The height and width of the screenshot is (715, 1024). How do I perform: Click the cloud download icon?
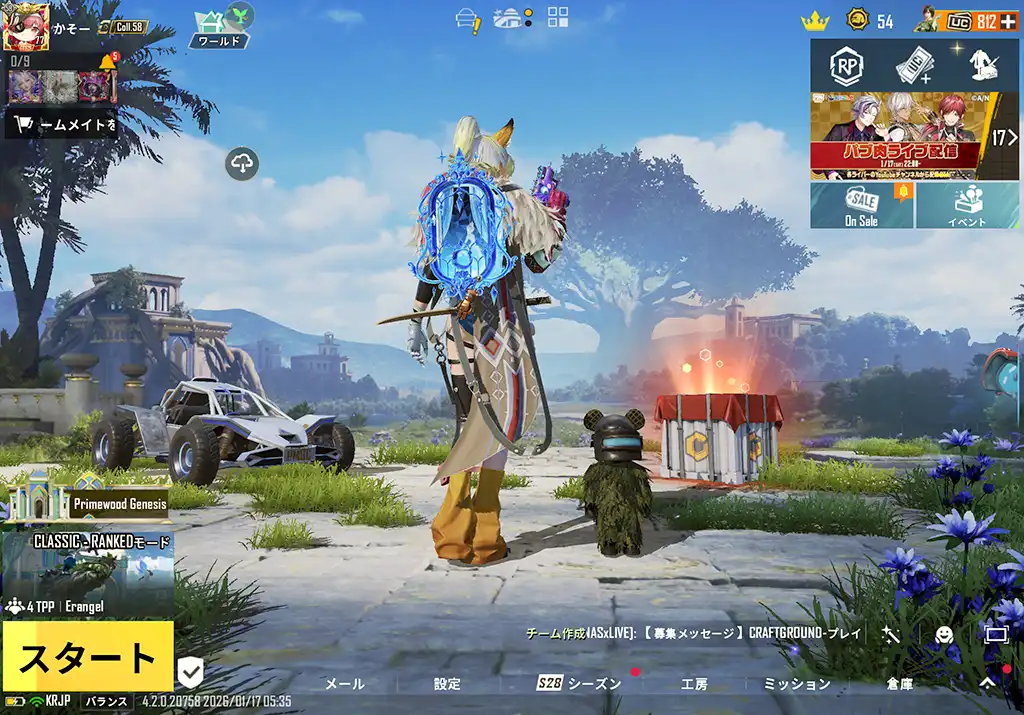243,163
